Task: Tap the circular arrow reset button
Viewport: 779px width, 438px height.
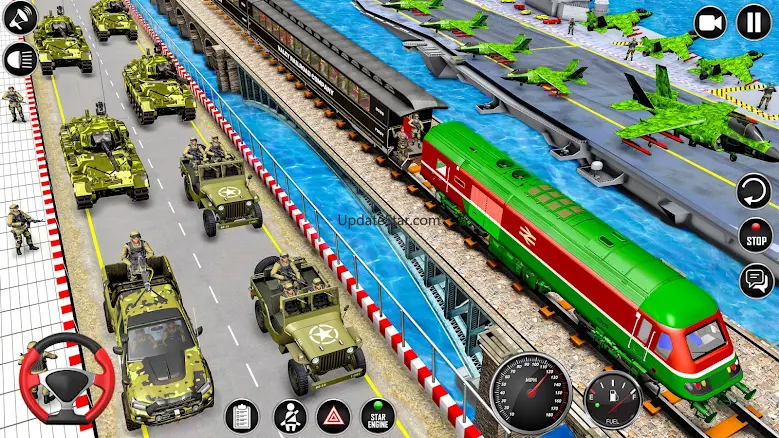Action: (x=755, y=190)
